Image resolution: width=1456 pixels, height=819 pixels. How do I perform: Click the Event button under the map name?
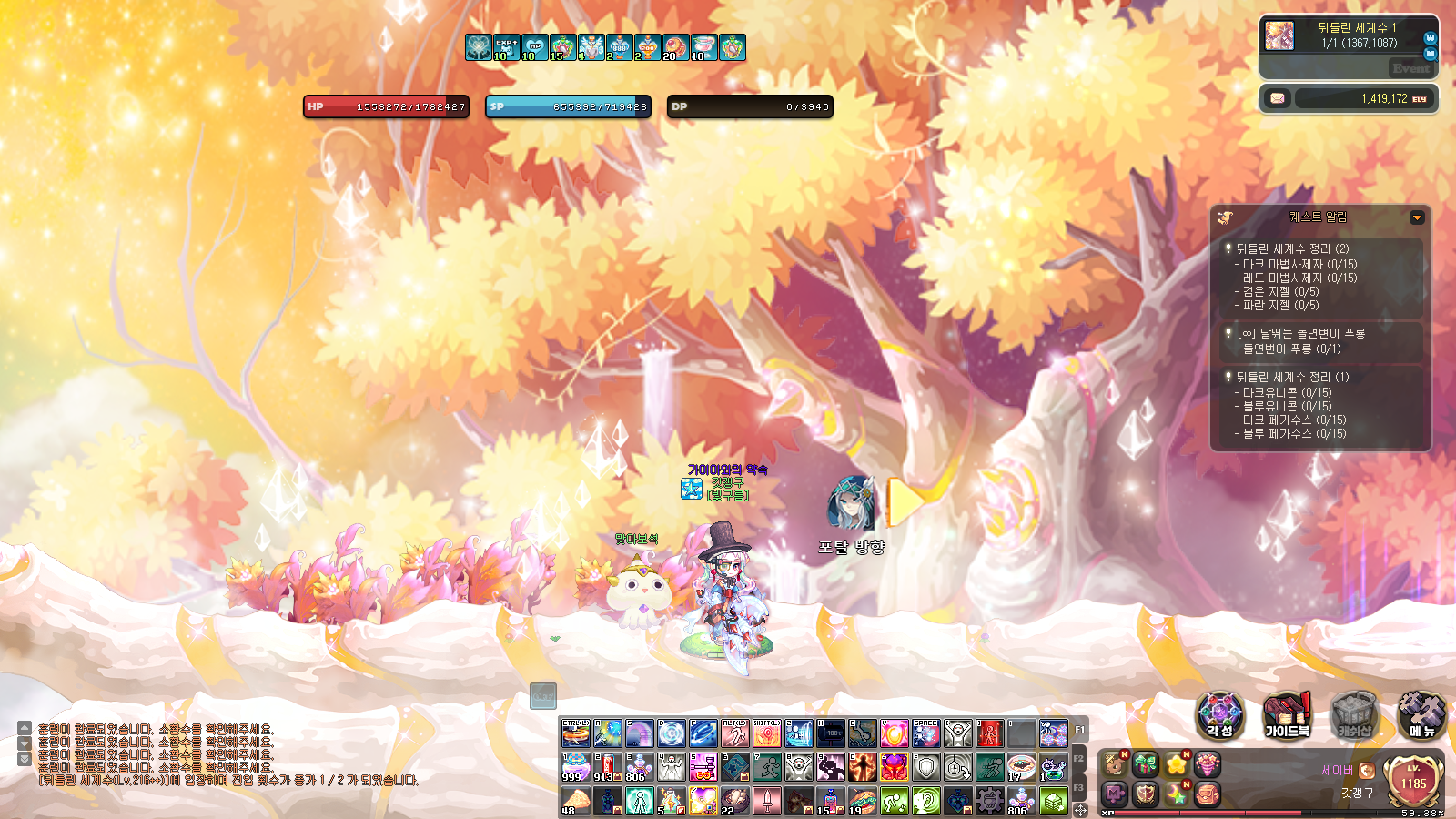pos(1410,68)
